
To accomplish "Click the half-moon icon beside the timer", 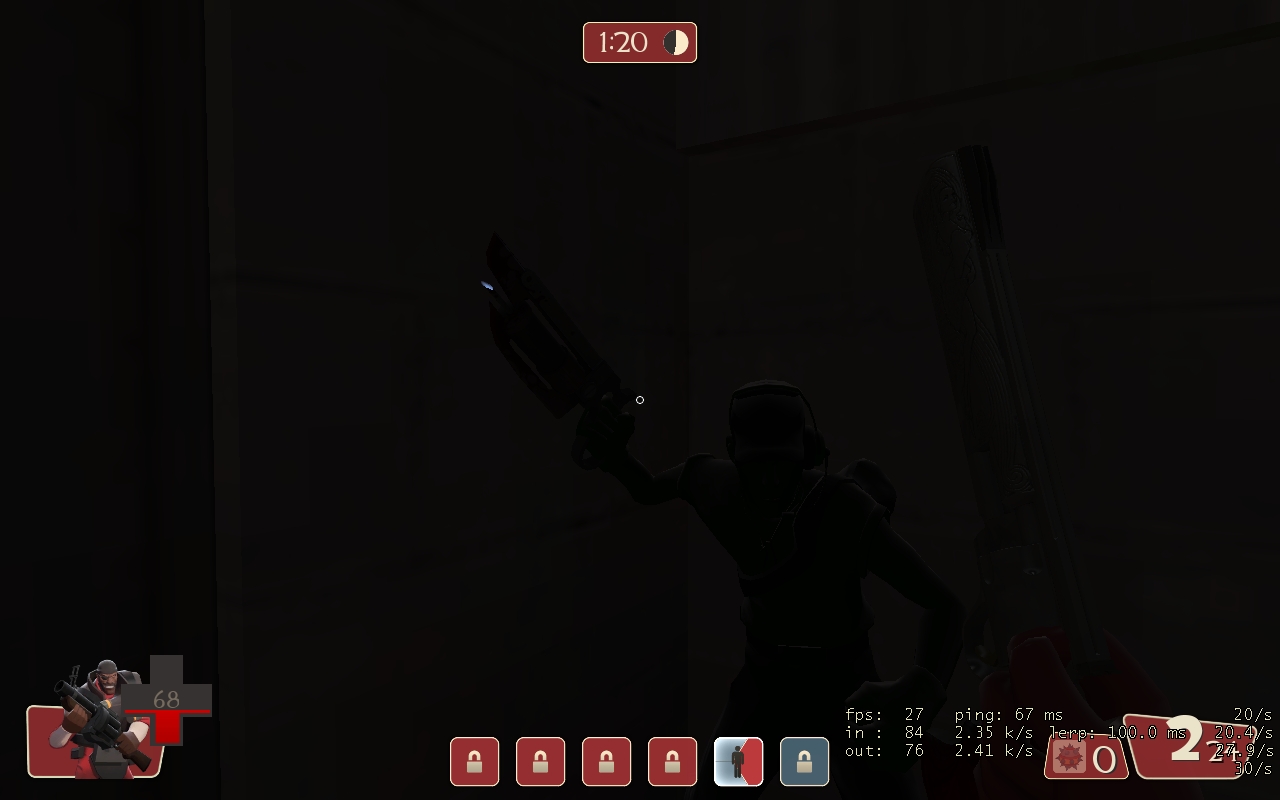I will tap(675, 42).
